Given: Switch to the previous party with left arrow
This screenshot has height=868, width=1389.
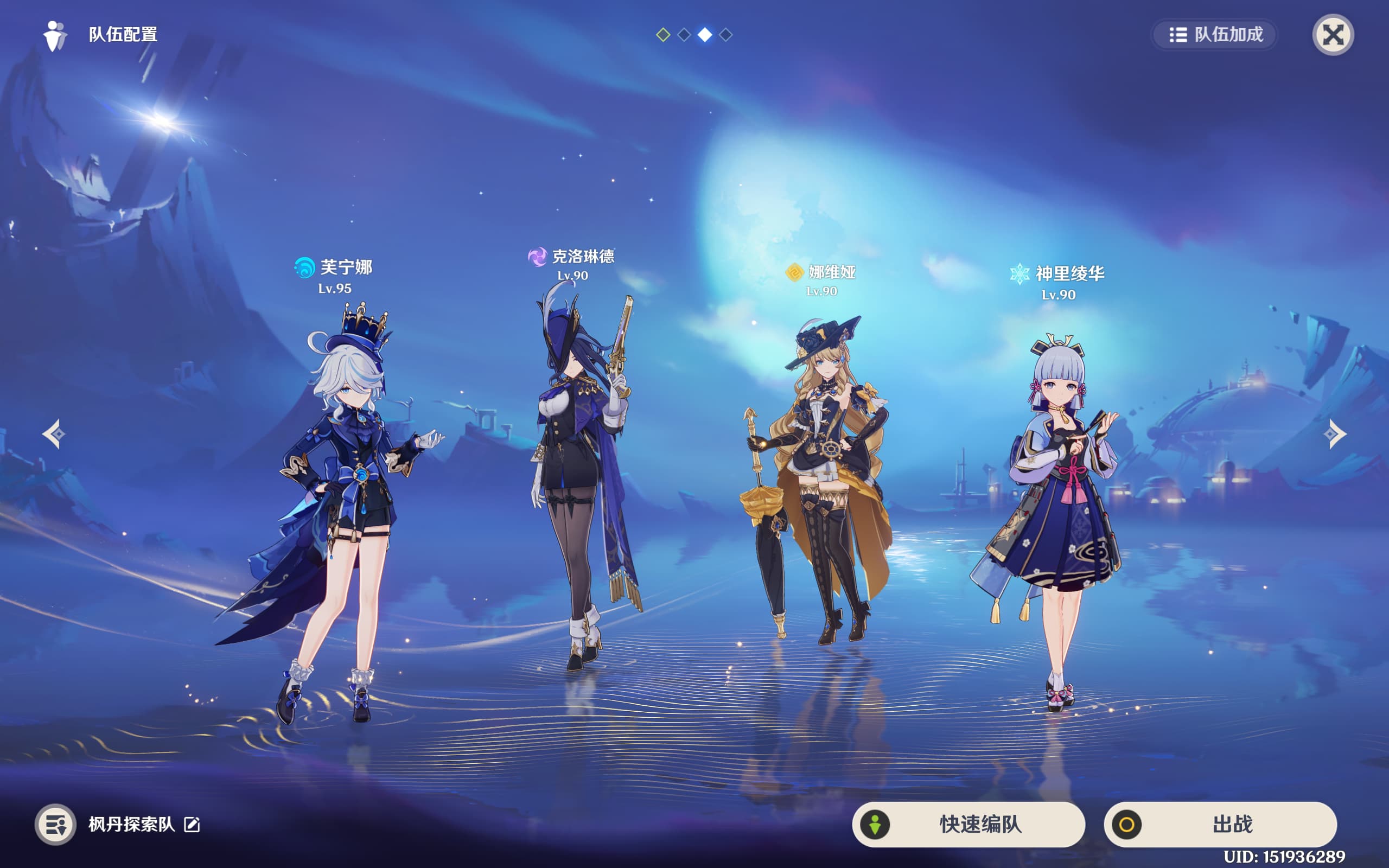Looking at the screenshot, I should pos(53,434).
